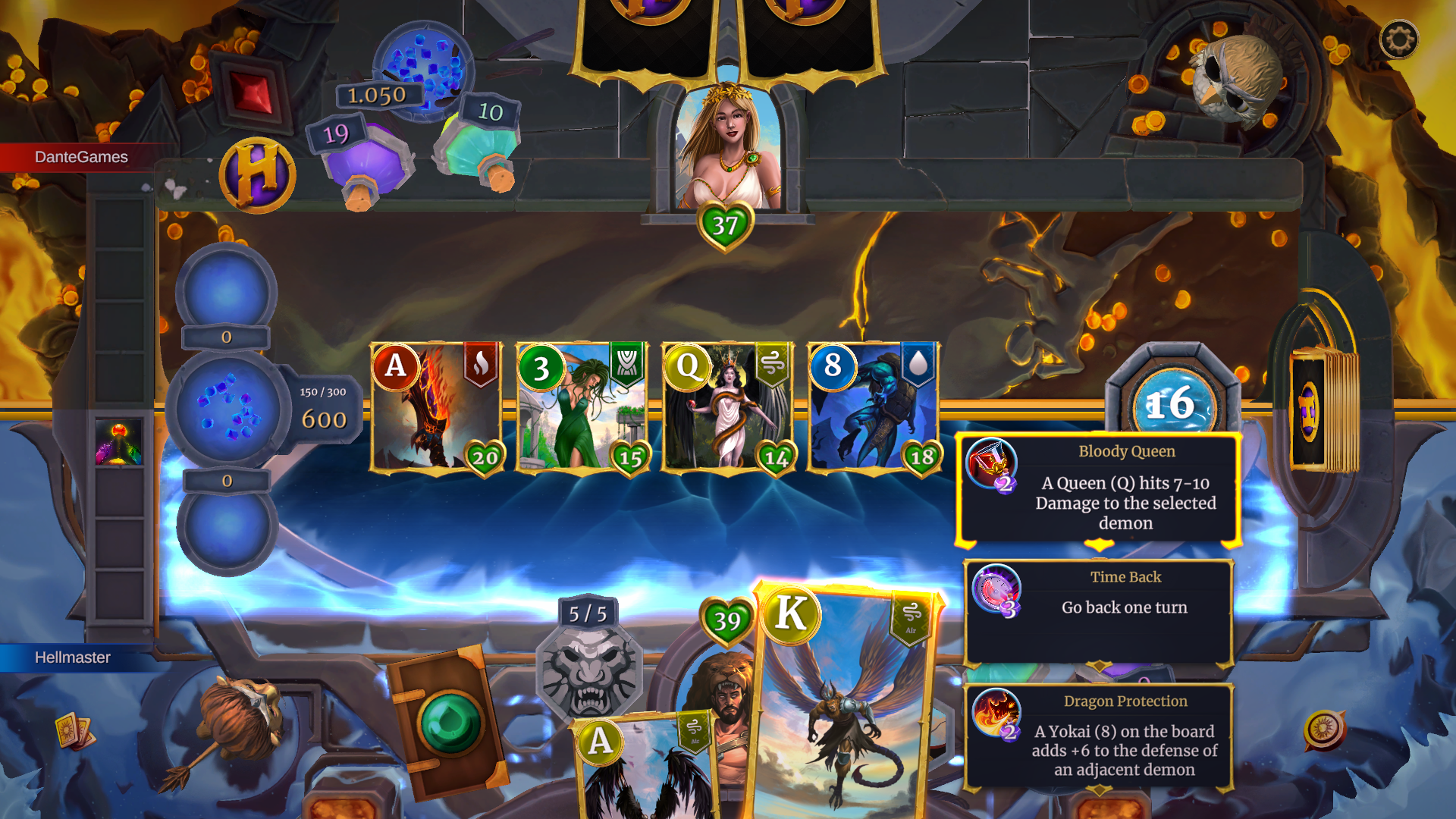Click the golden 'H' hero emblem

pos(256,174)
